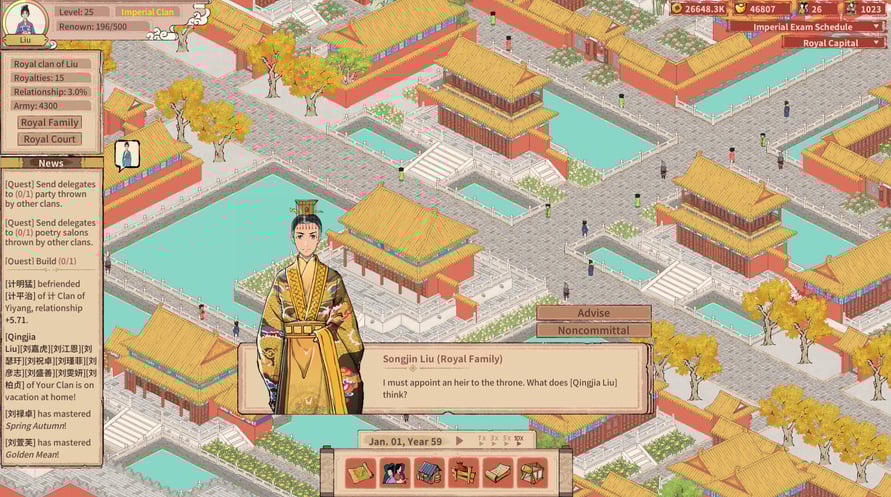Open the Royal Family panel
Screen dimensions: 891x497
point(50,122)
